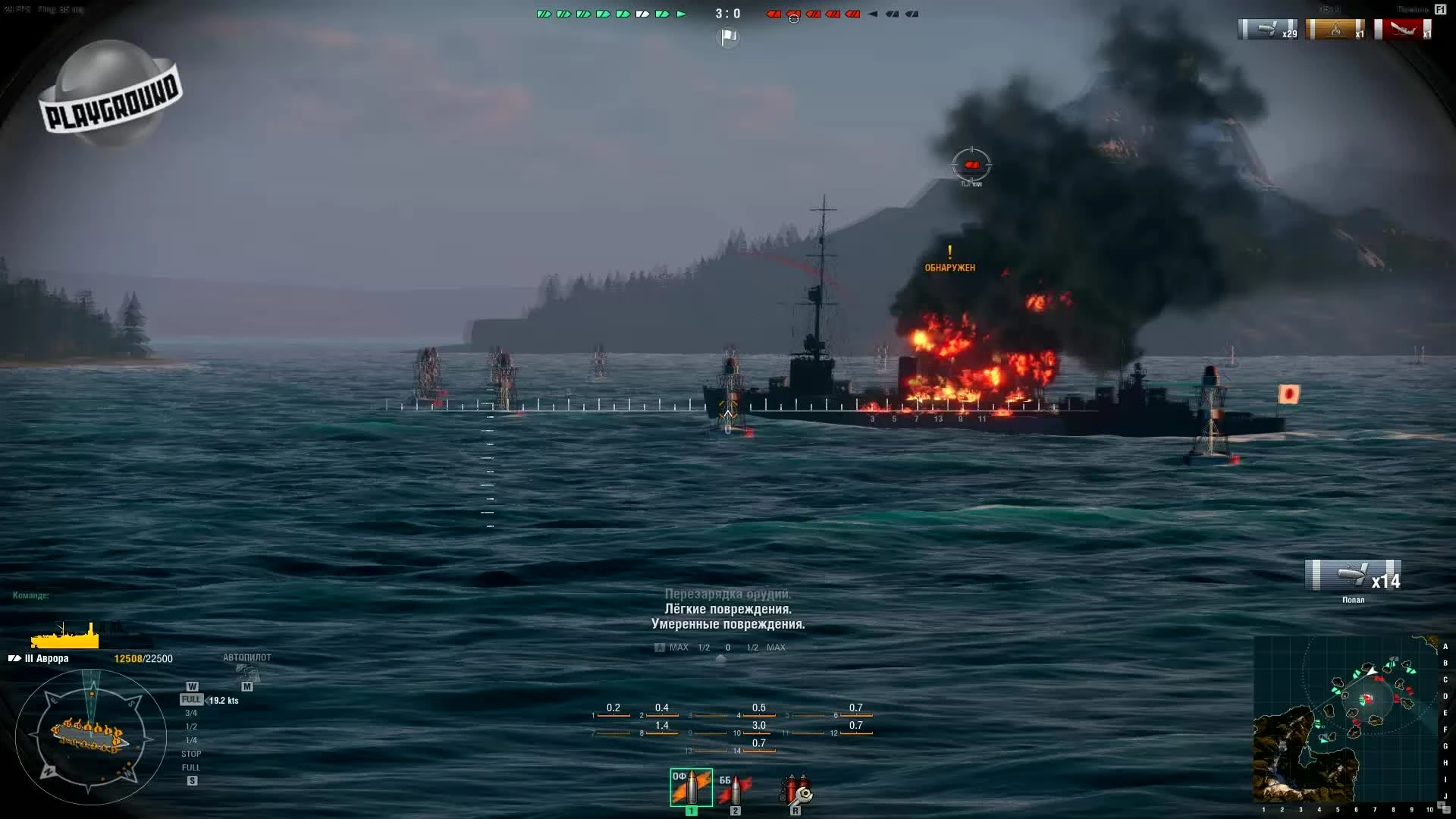Click the battle timer showing 3:0
The image size is (1456, 819).
pyautogui.click(x=727, y=12)
